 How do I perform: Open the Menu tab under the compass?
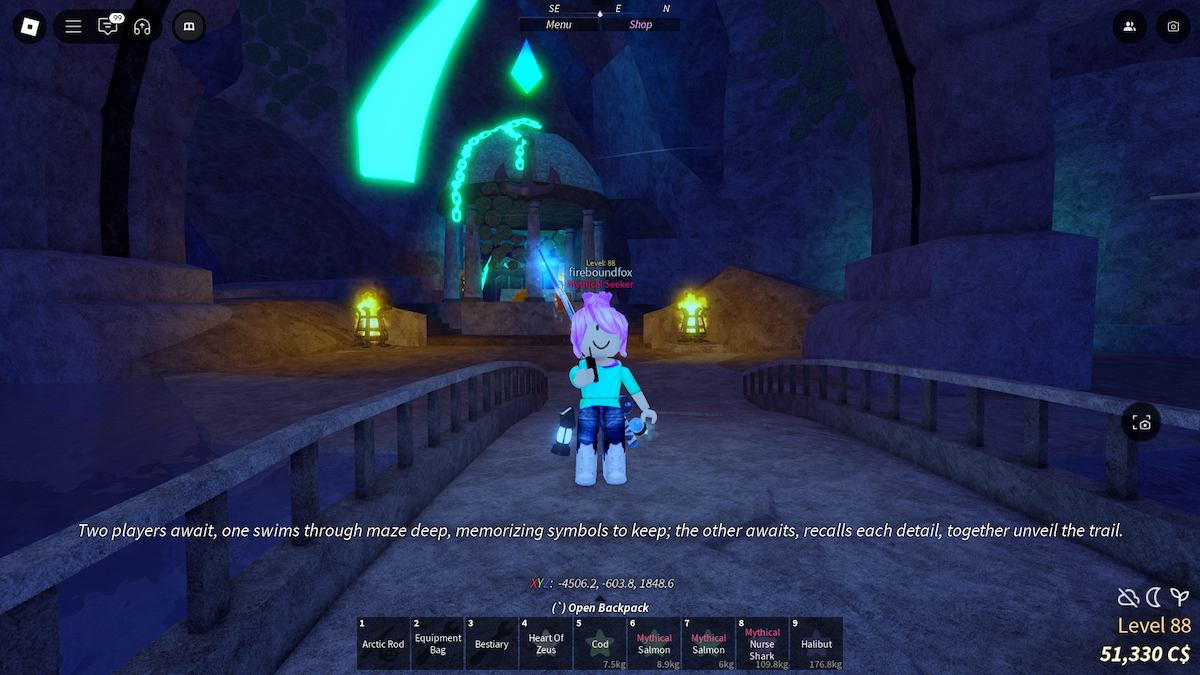click(559, 25)
